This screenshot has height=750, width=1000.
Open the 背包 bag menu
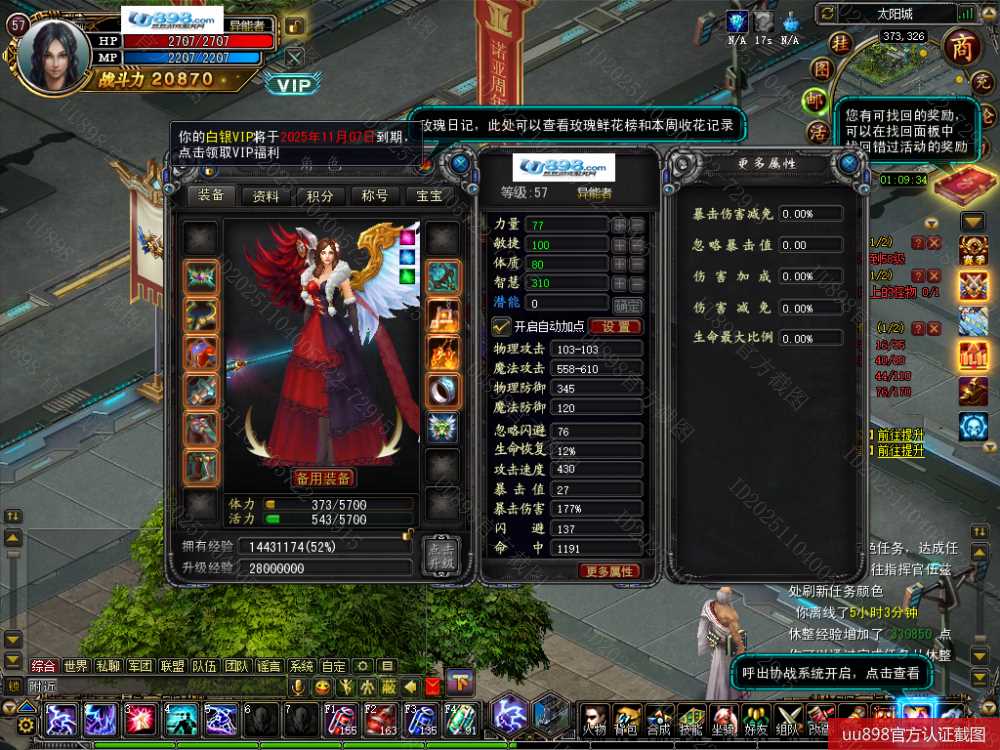point(627,717)
